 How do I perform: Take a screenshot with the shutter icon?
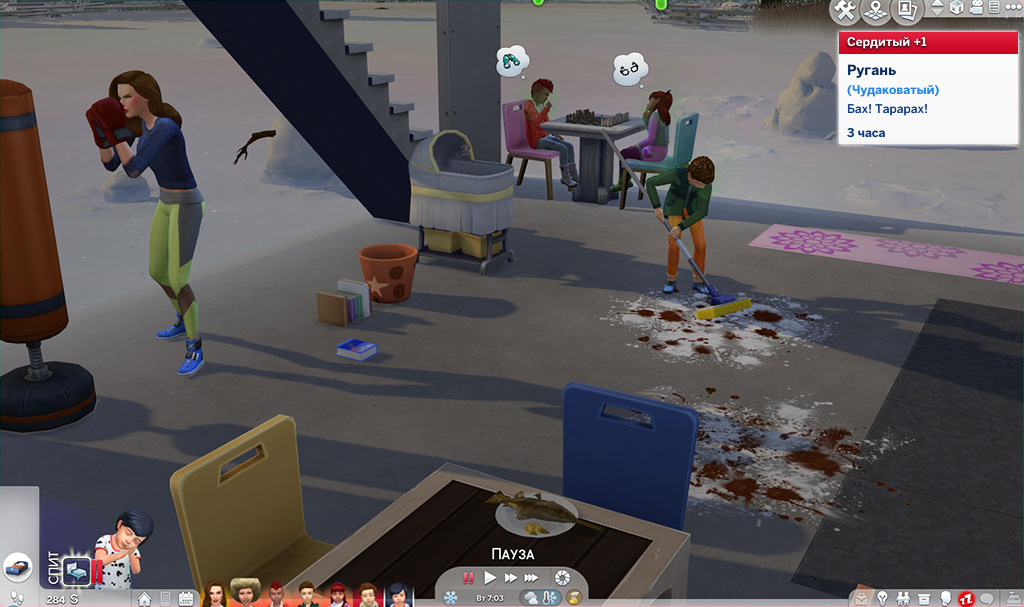coord(563,577)
